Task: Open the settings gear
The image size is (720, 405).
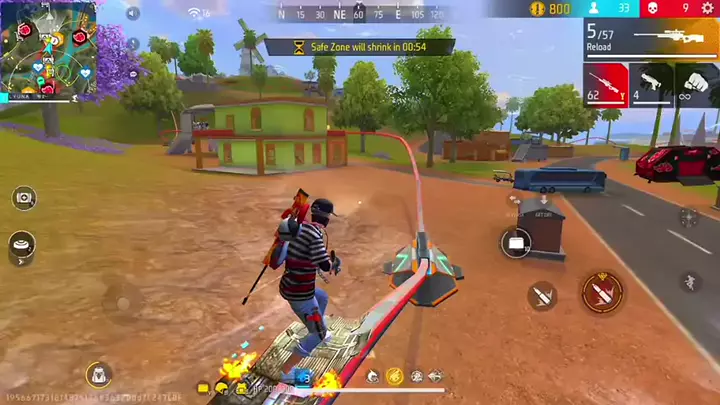Action: point(708,9)
